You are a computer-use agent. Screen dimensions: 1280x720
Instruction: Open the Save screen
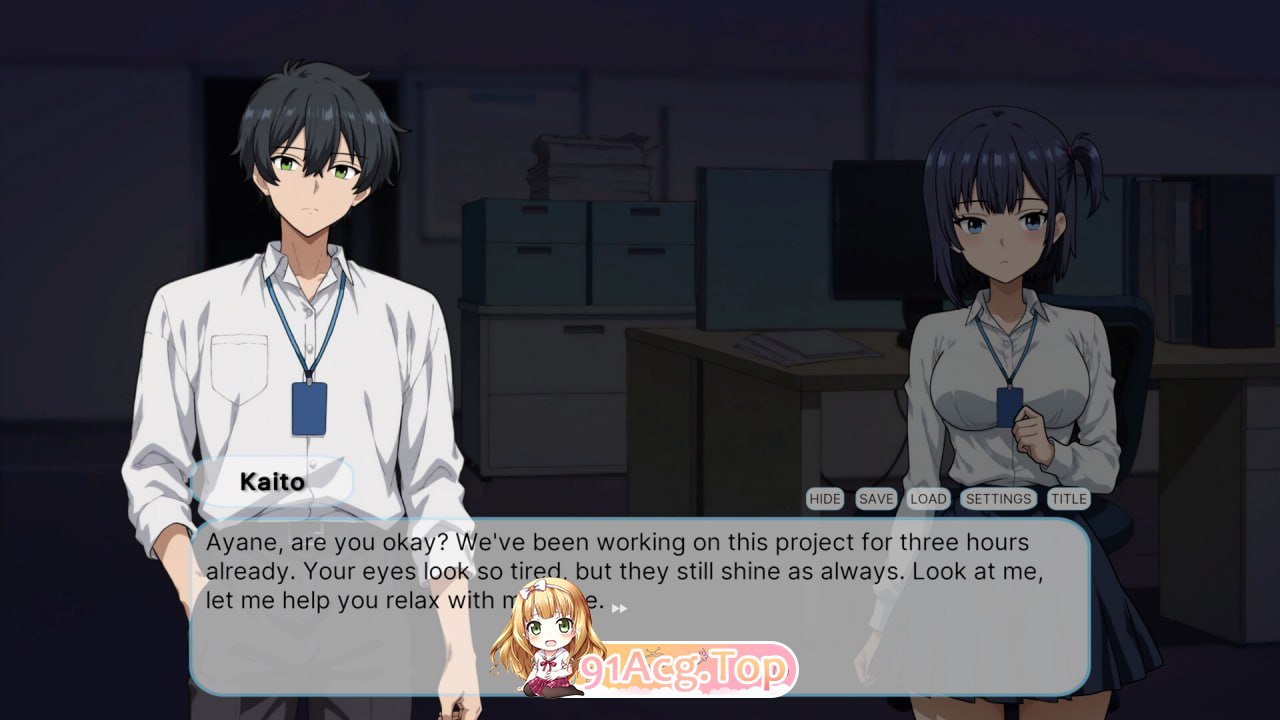875,498
